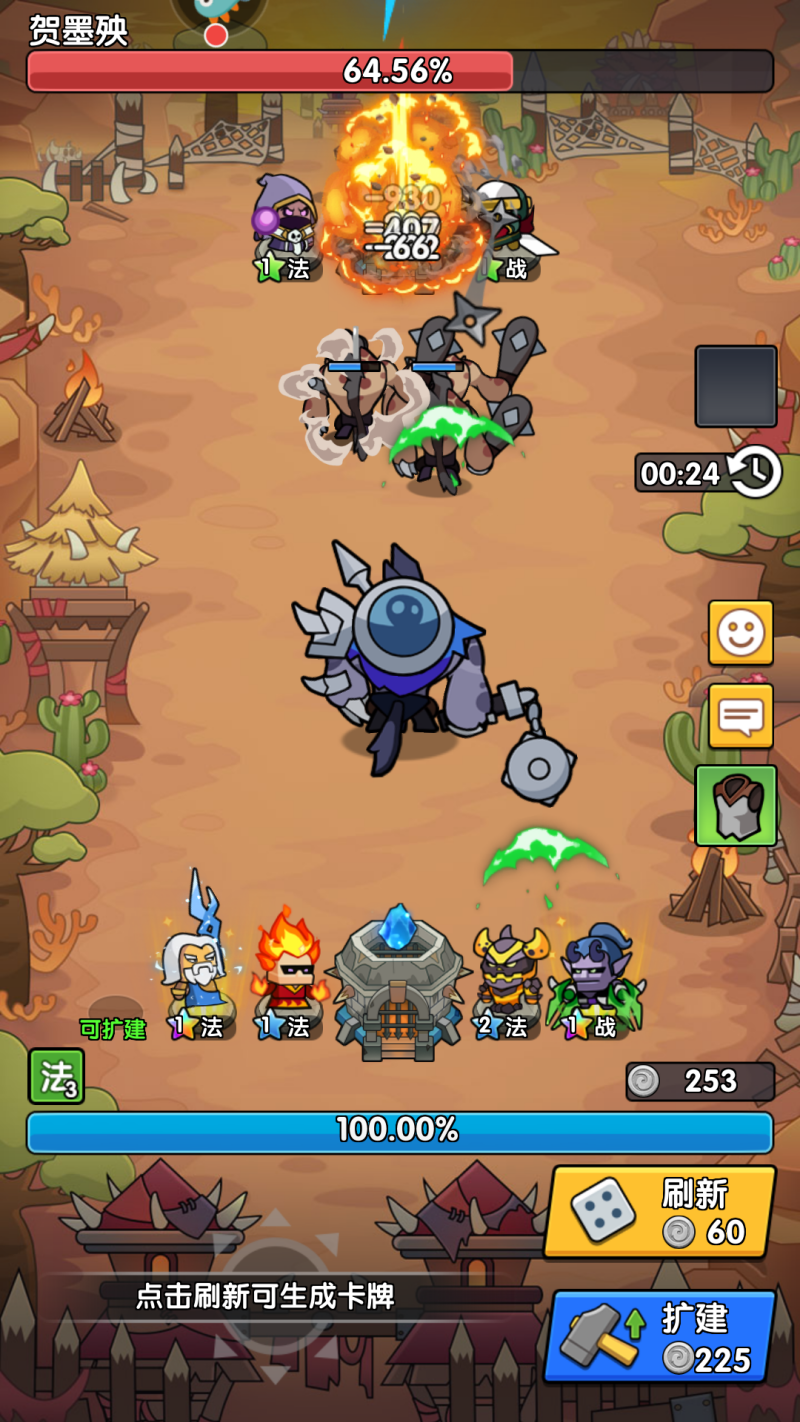Select the green armor equipment icon

pyautogui.click(x=736, y=805)
